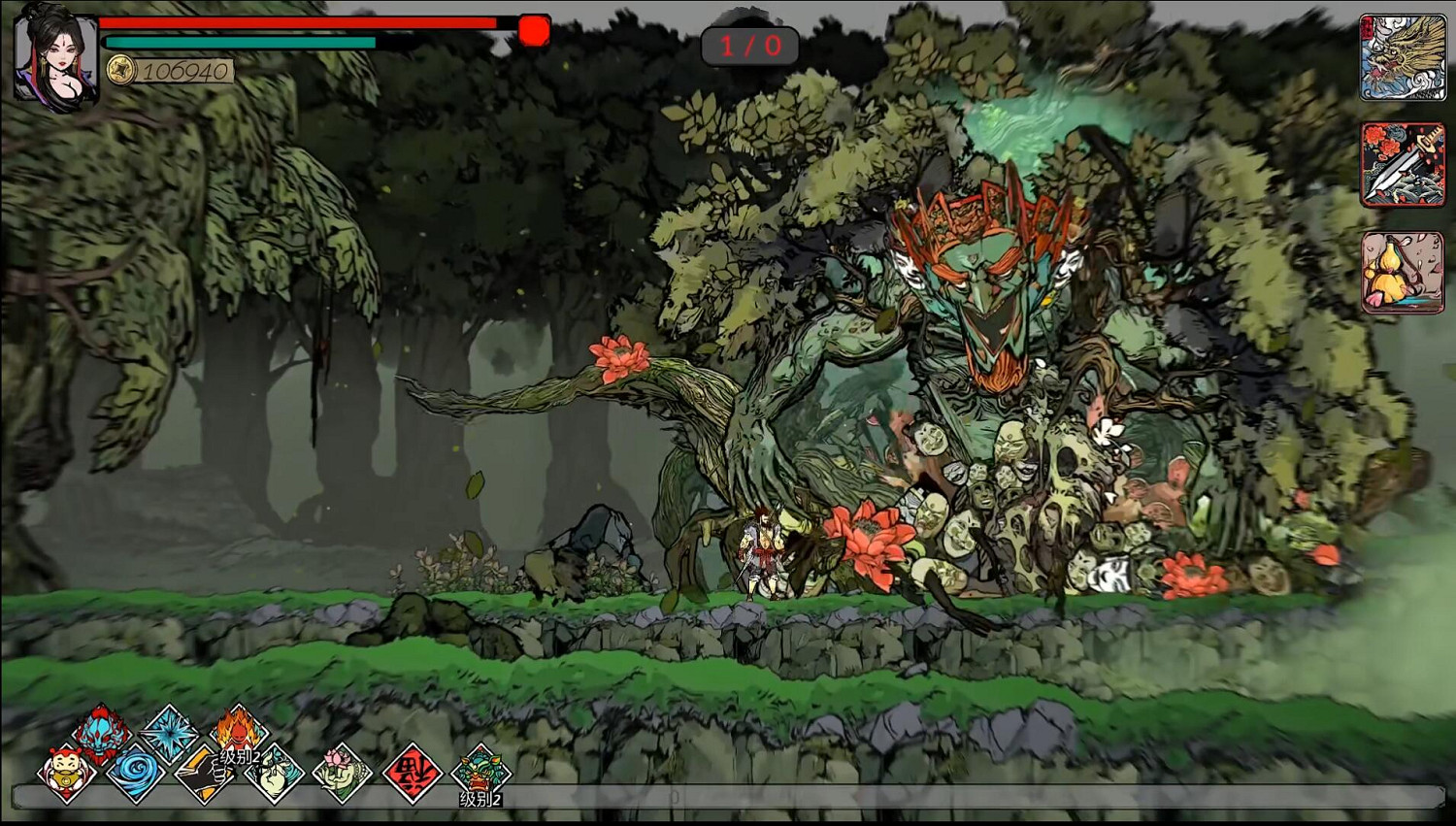1456x826 pixels.
Task: Select the sword and red flowers card
Action: (x=1402, y=164)
